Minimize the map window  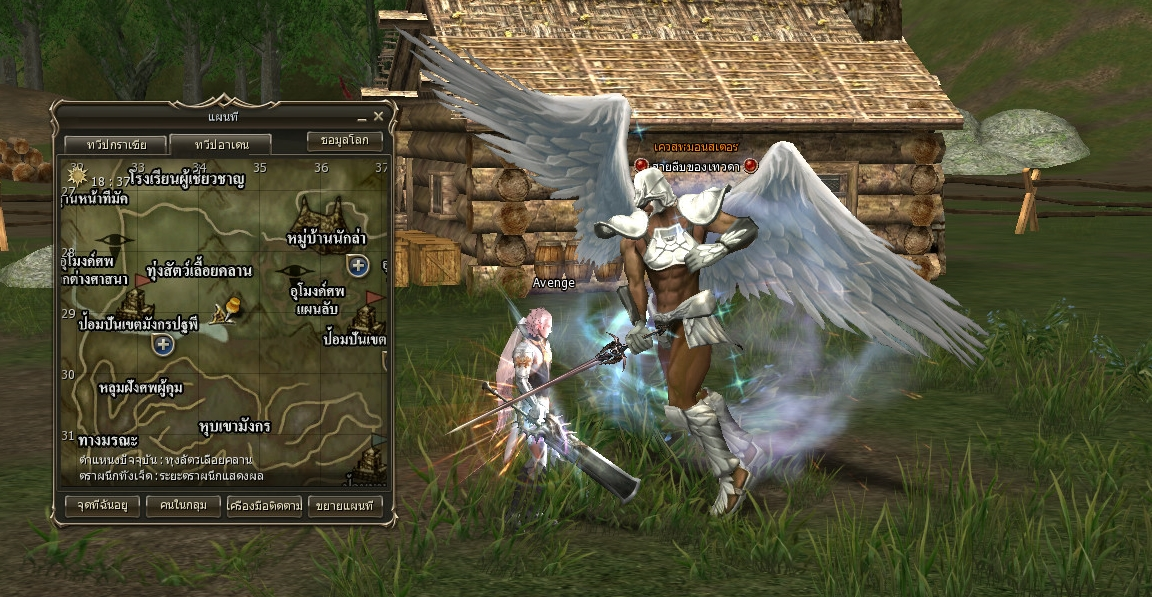[x=361, y=117]
